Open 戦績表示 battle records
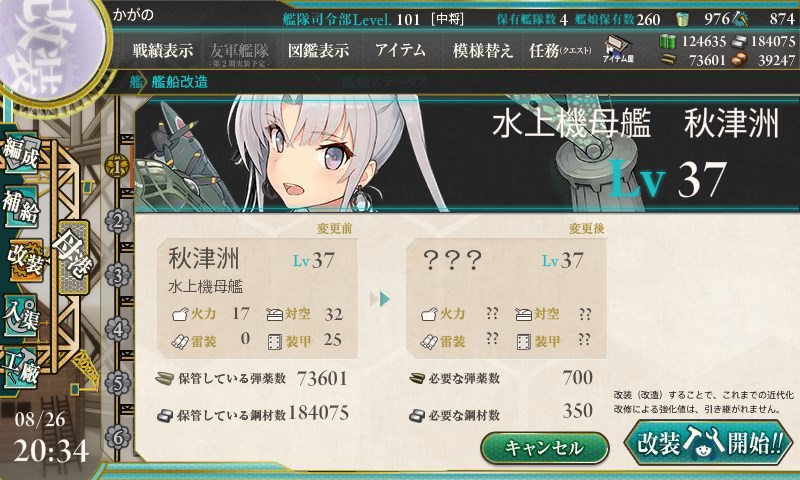This screenshot has width=800, height=480. [x=162, y=50]
